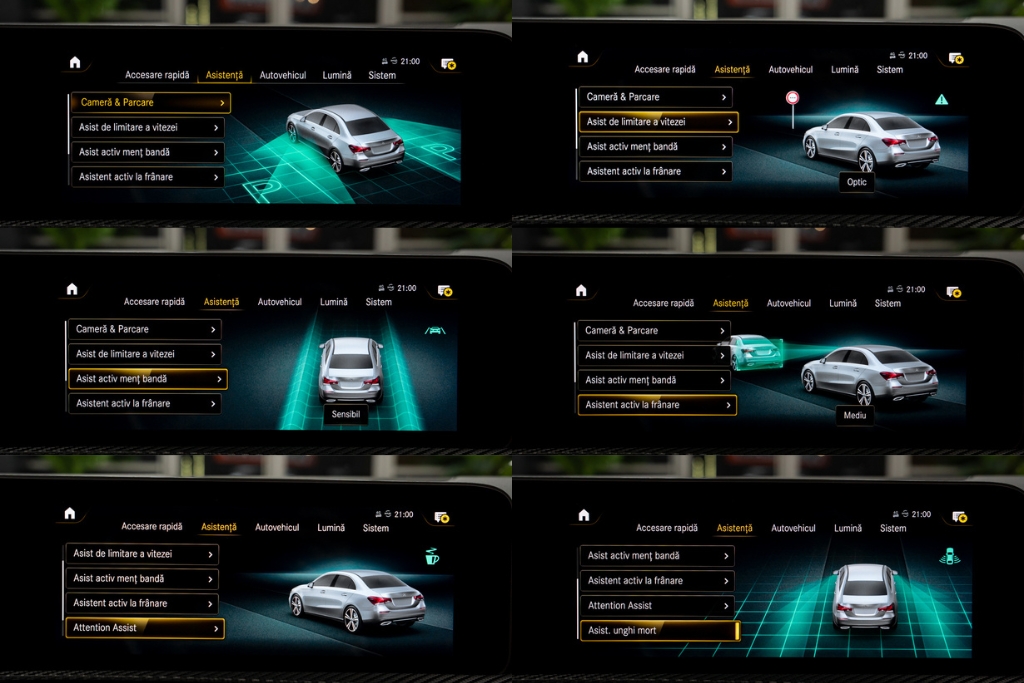Open the highlighted Asistent activ la frânare entry
Viewport: 1024px width, 683px height.
[657, 405]
